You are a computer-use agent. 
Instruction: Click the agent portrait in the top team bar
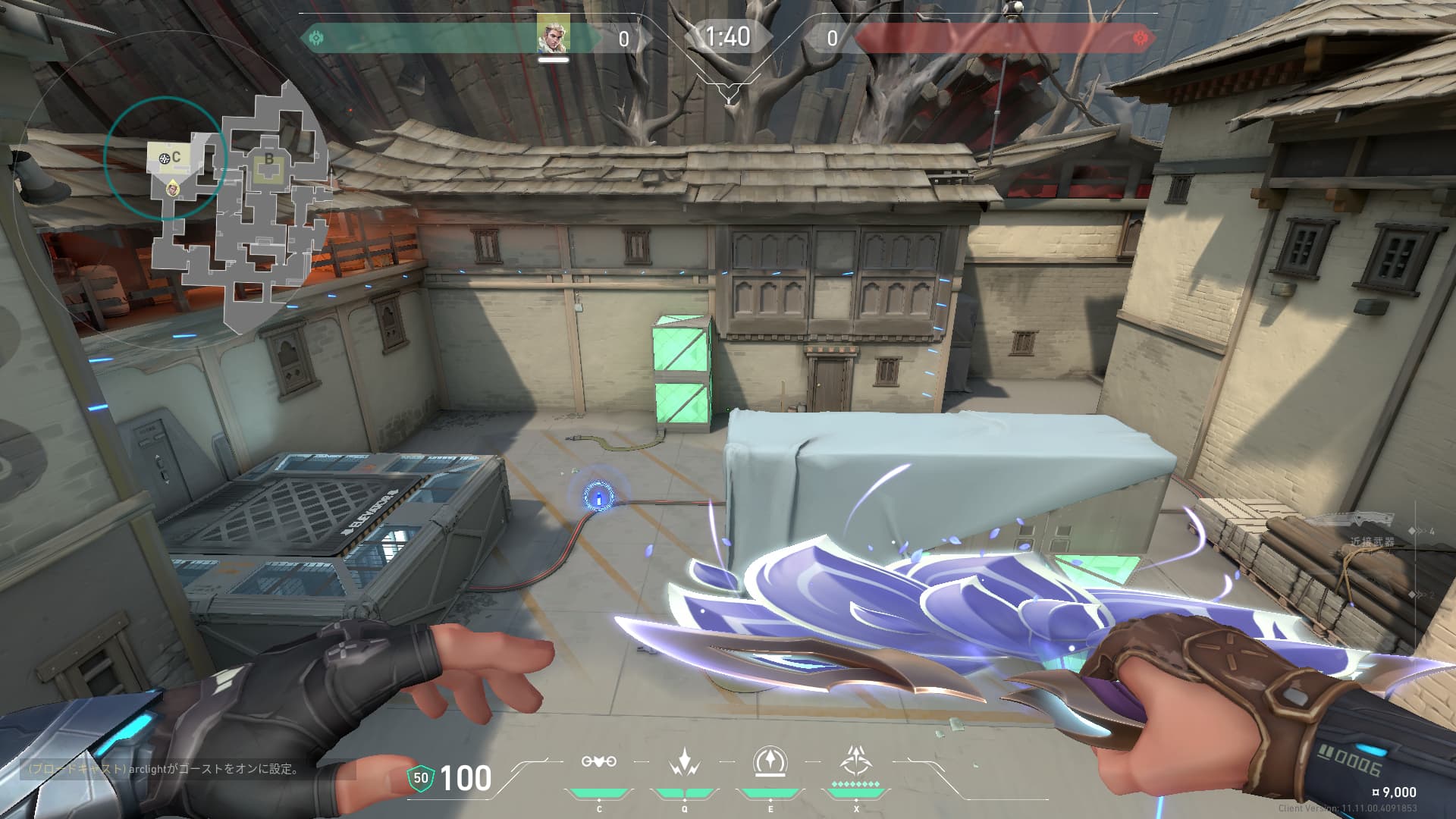coord(554,34)
